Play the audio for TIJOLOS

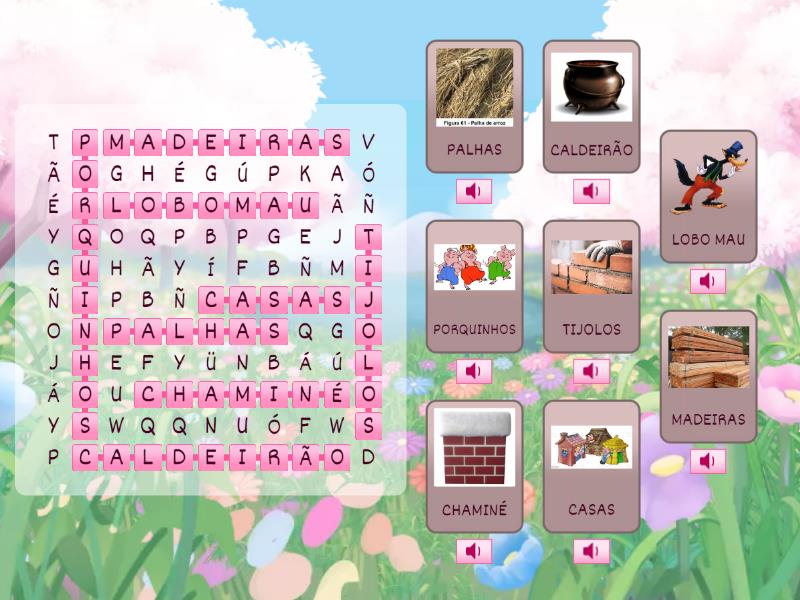tap(591, 371)
